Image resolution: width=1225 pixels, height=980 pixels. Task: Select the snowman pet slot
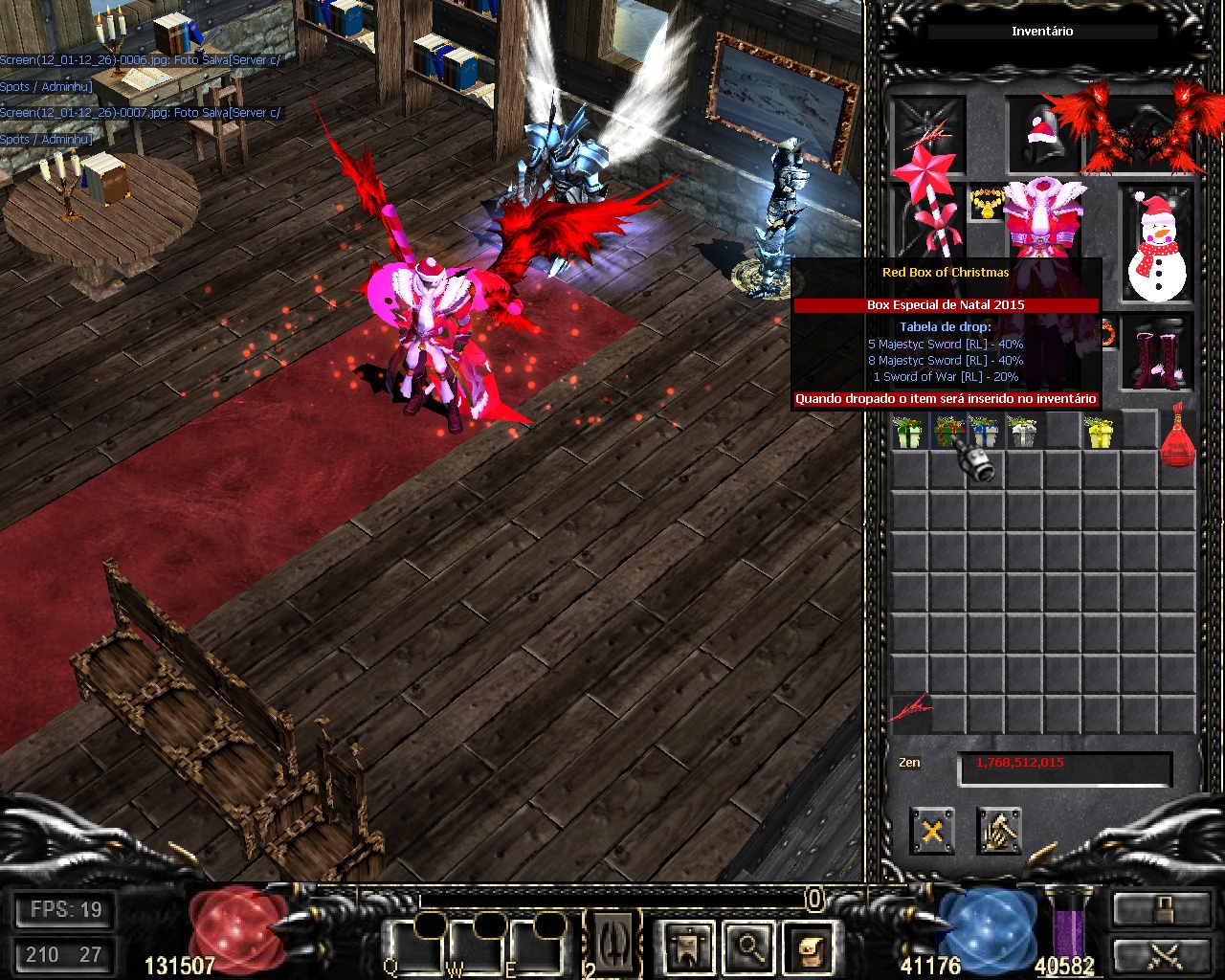[x=1156, y=247]
